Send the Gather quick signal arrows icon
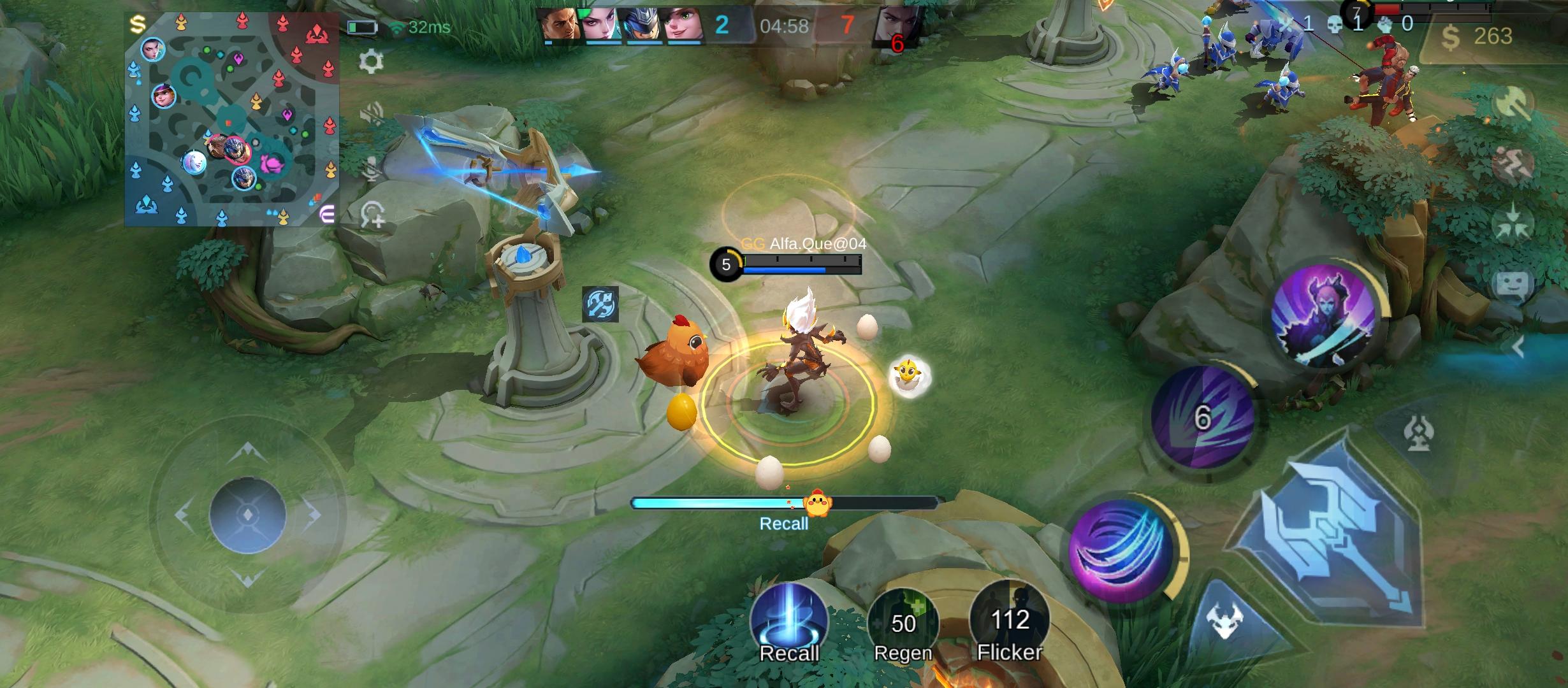Viewport: 1568px width, 688px height. point(1512,224)
